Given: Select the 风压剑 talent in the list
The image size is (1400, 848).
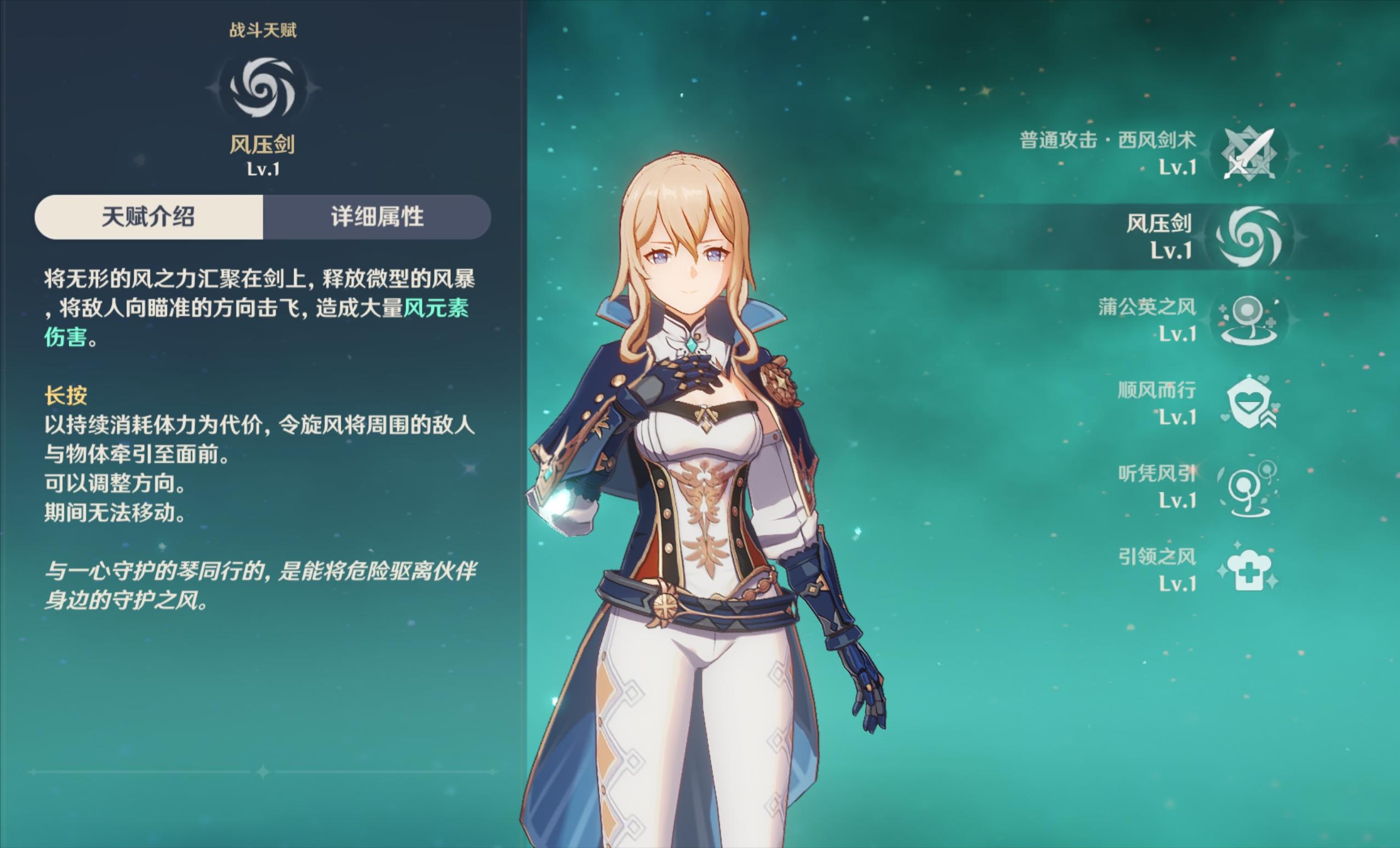Looking at the screenshot, I should (1249, 236).
